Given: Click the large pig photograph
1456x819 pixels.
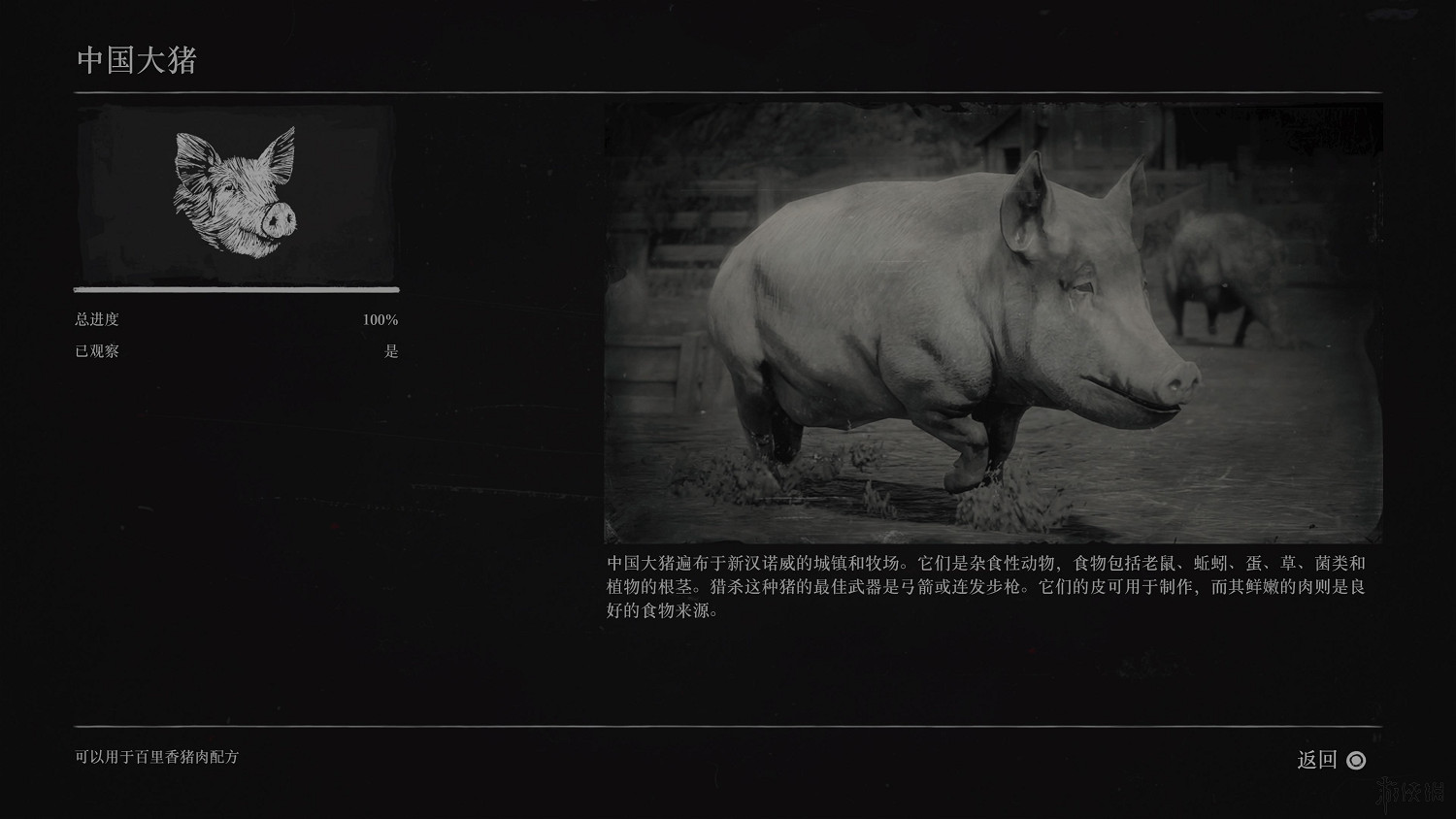Looking at the screenshot, I should pos(990,320).
